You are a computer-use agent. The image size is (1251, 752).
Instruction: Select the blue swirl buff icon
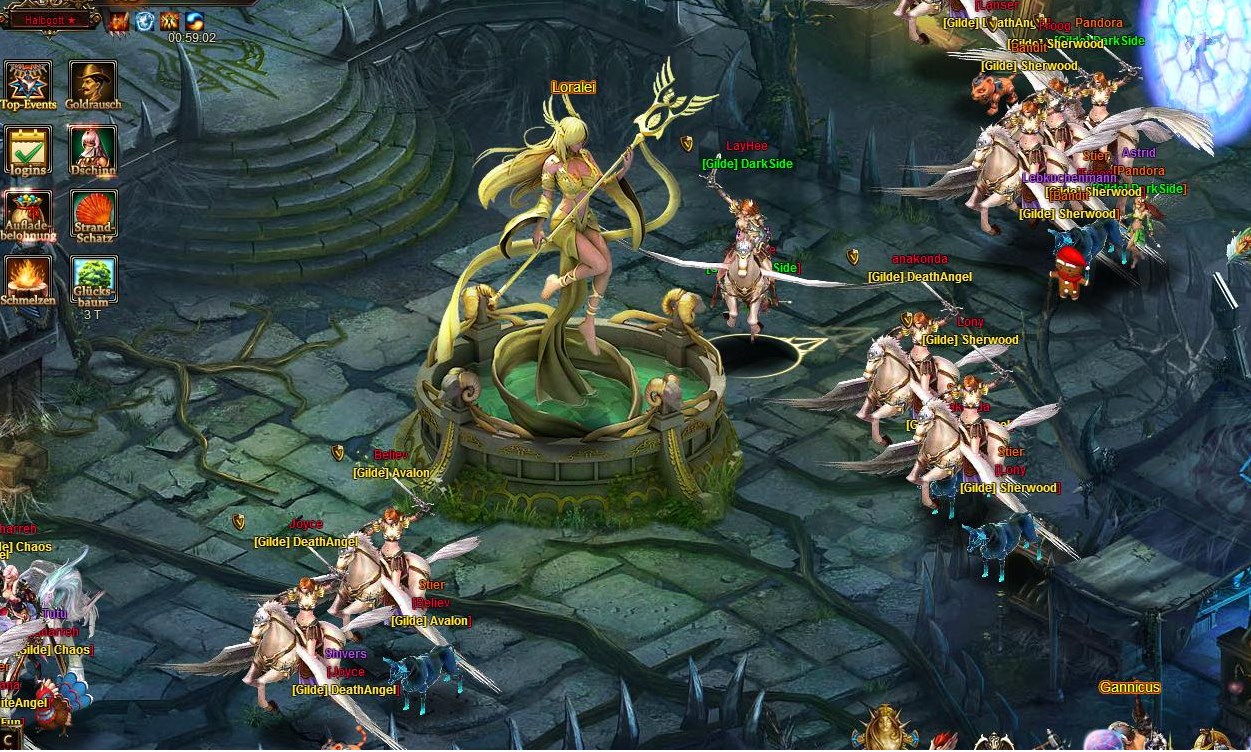(145, 21)
